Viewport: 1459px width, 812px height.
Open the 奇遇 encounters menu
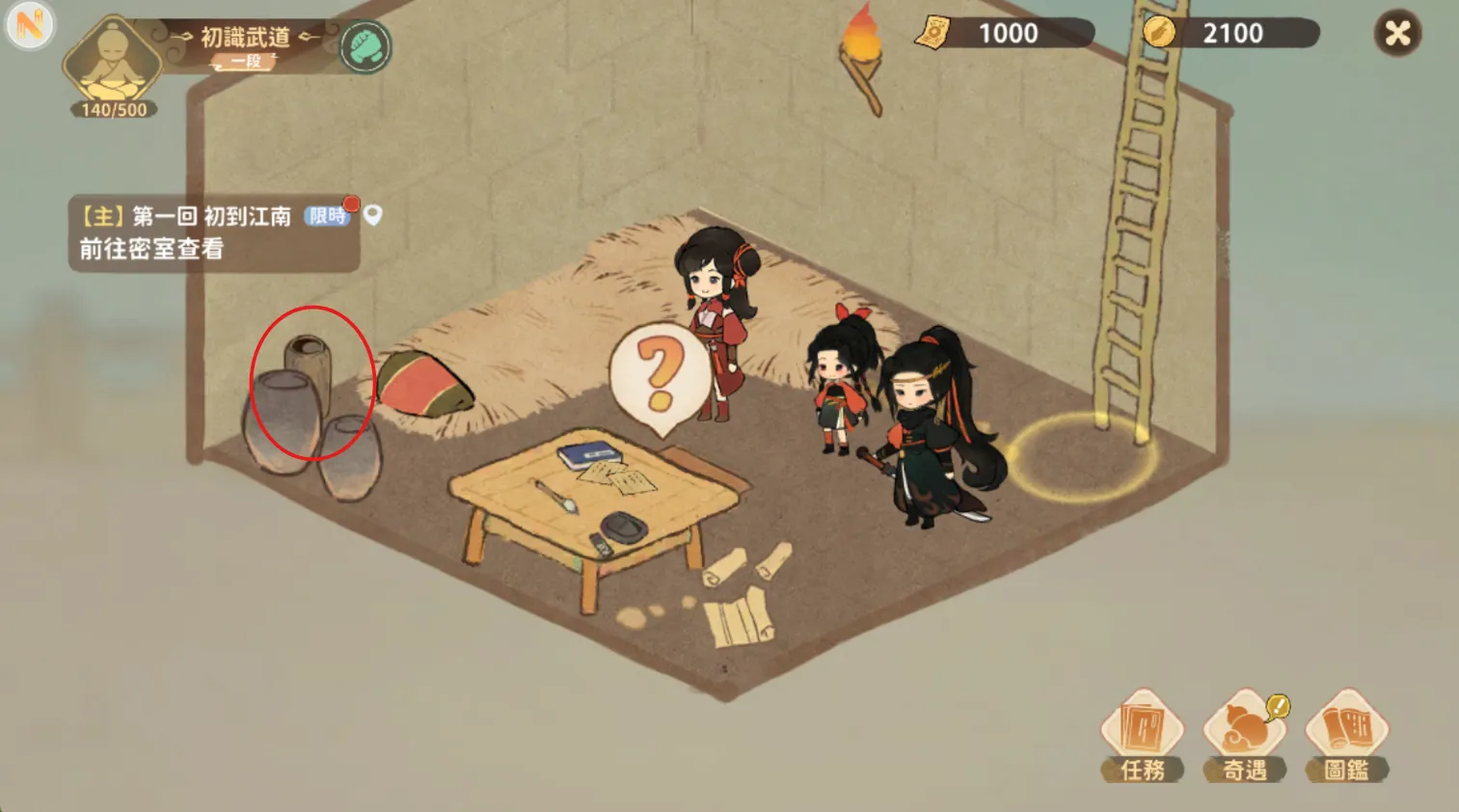(x=1245, y=735)
